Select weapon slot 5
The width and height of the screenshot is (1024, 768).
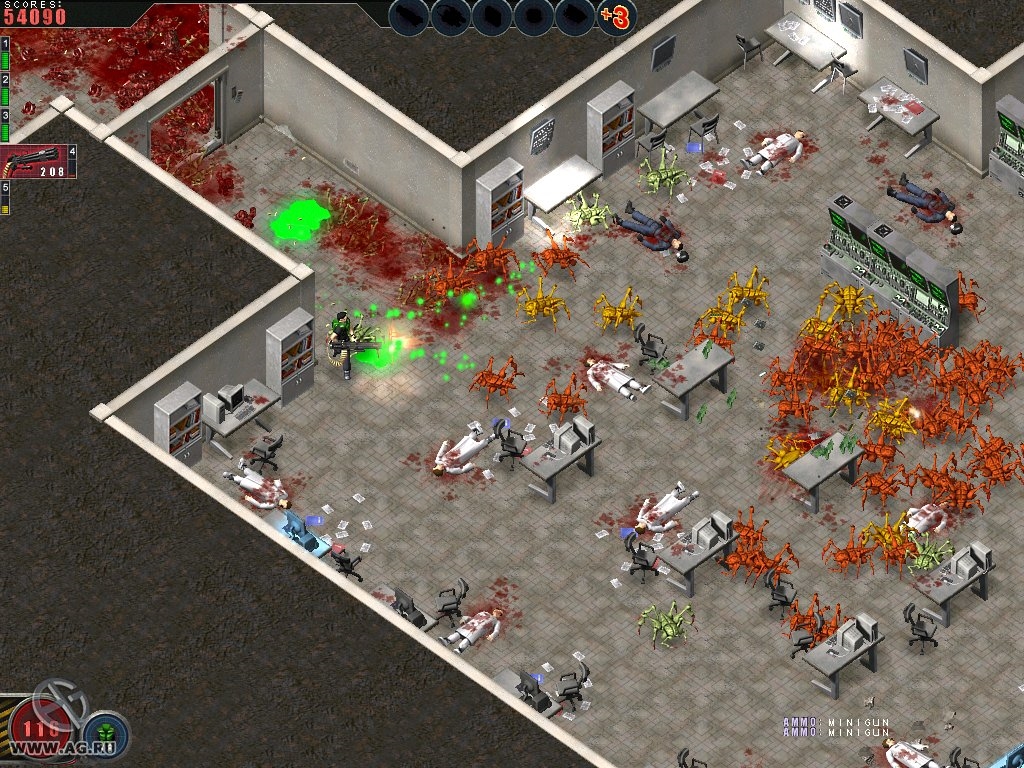click(5, 198)
